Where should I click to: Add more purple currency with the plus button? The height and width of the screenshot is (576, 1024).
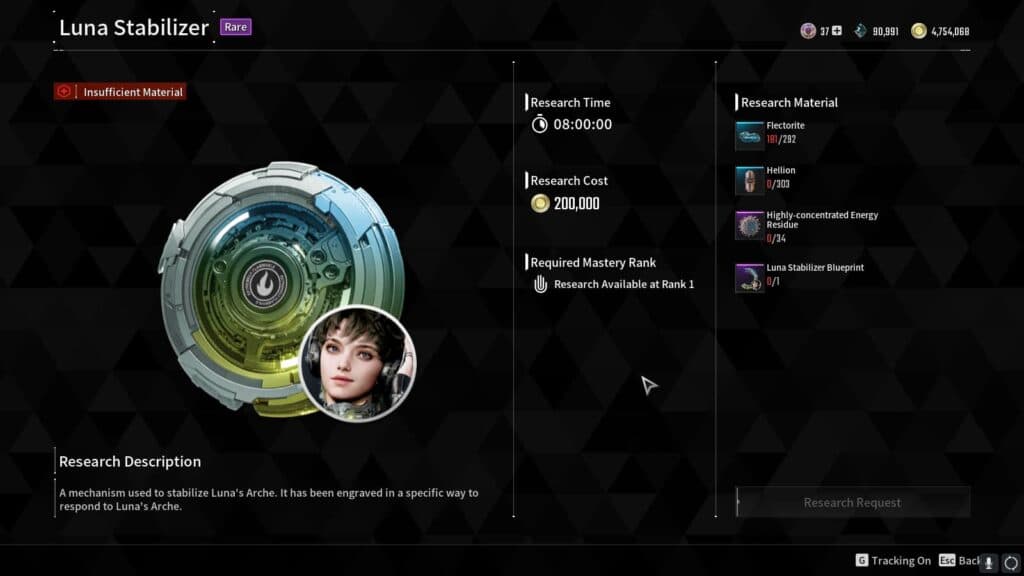coord(837,31)
